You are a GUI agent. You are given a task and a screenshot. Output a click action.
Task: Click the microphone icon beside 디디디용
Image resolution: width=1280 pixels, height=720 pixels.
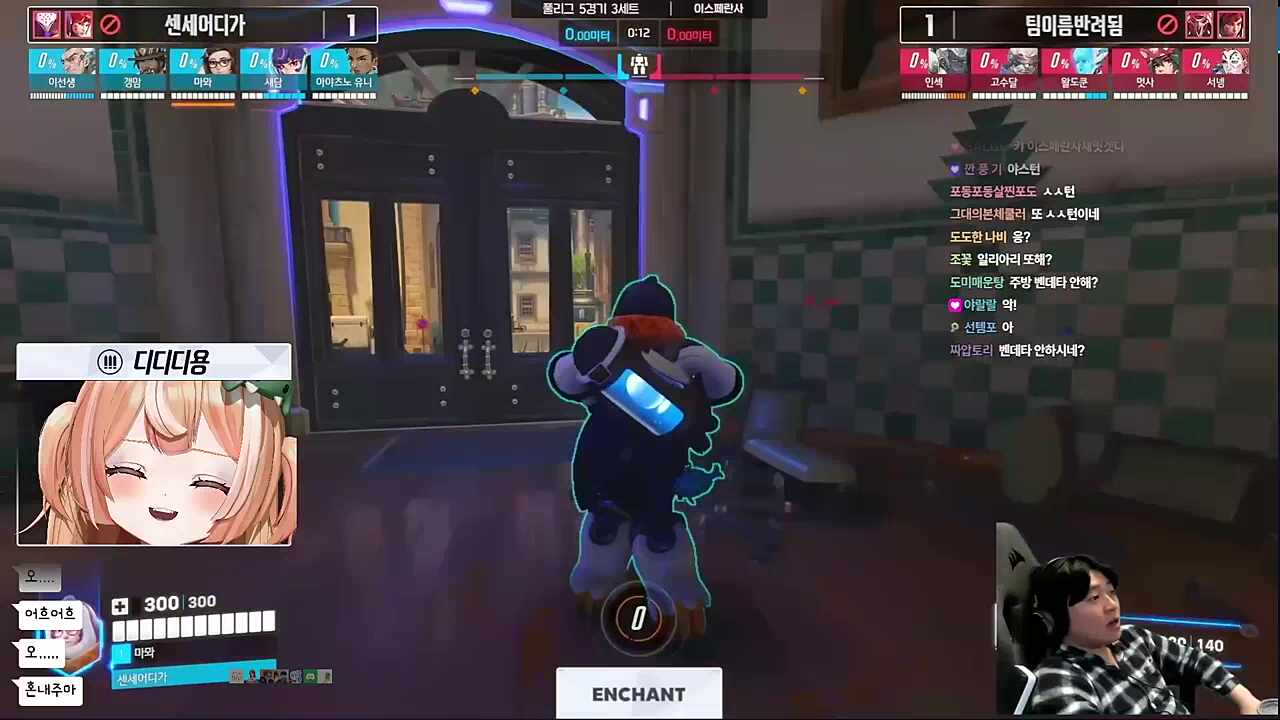(x=110, y=362)
